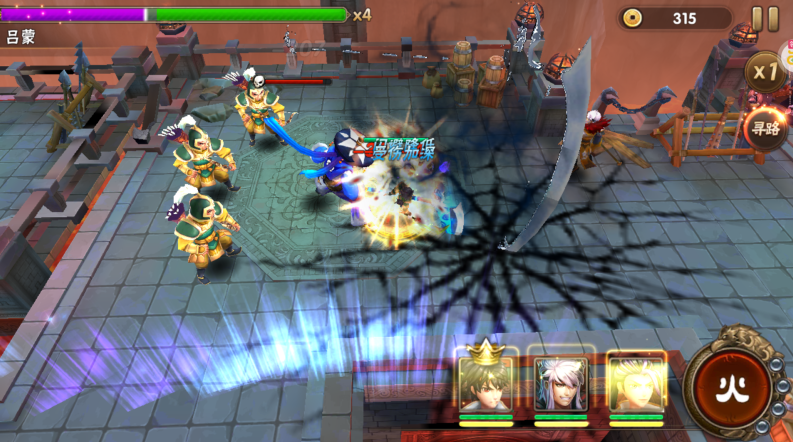Activate the 寻路 pathfinding button
The image size is (793, 442).
(x=766, y=128)
